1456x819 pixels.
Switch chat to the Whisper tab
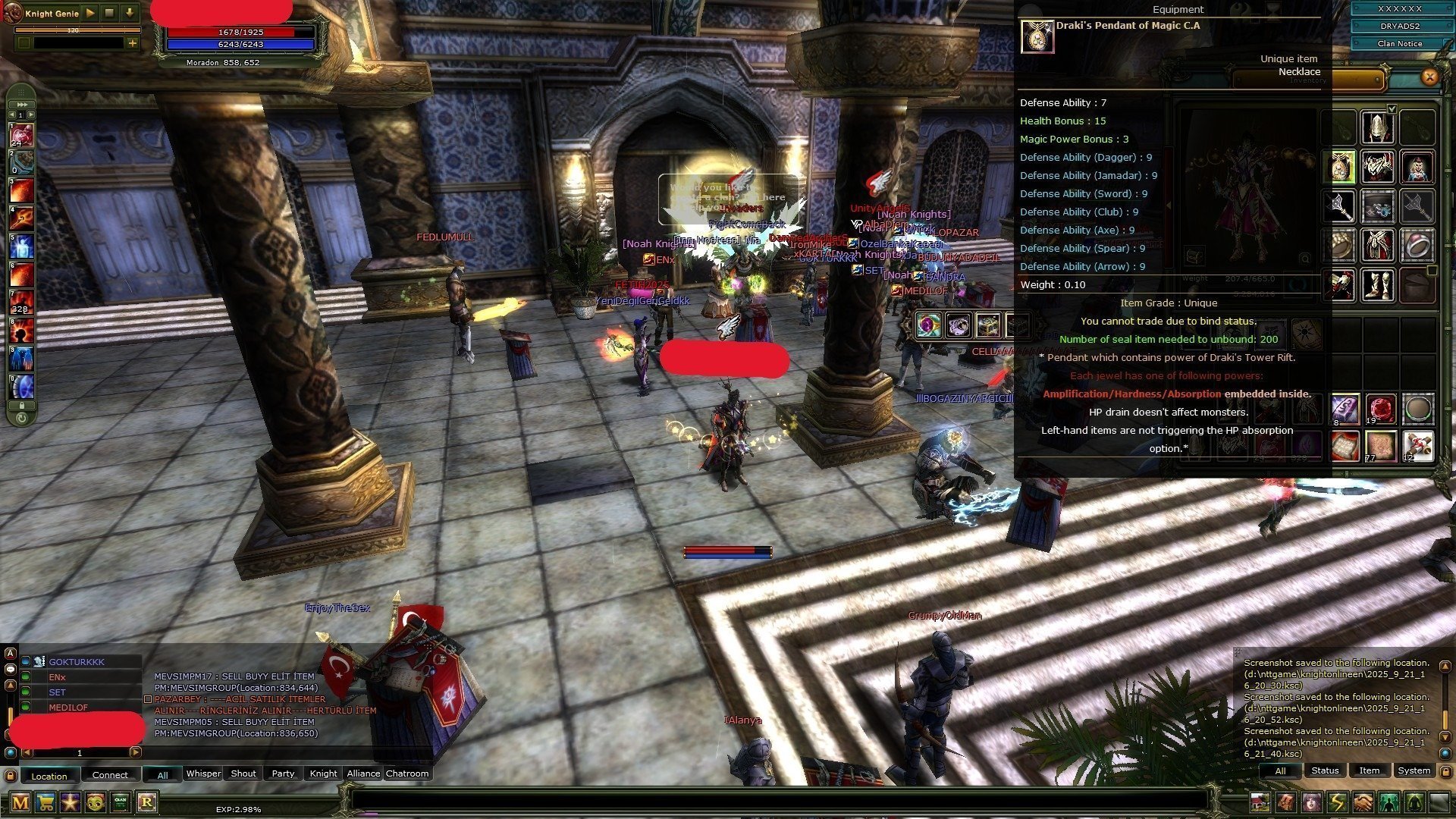coord(203,773)
